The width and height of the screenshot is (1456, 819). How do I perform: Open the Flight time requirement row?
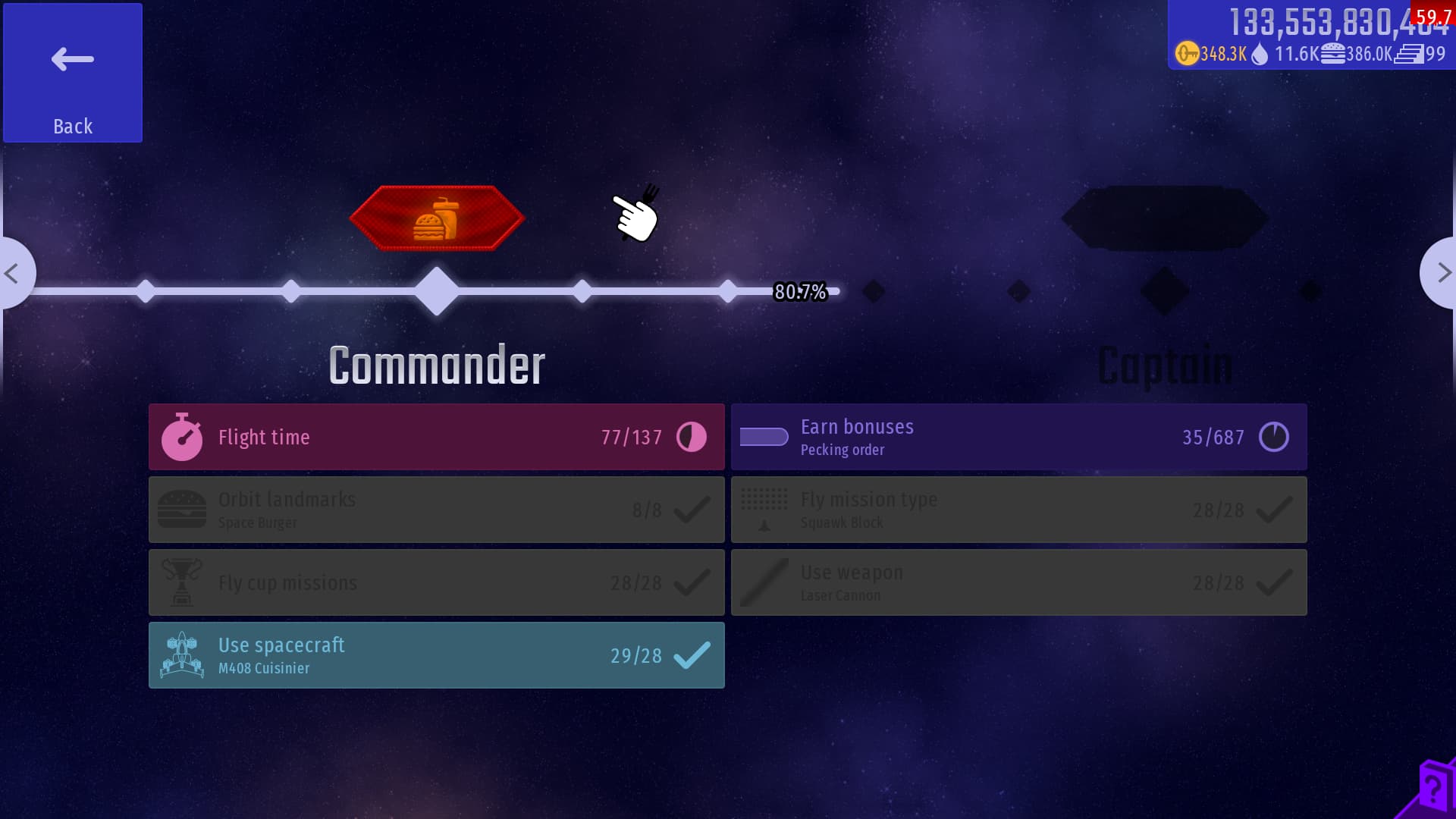(x=437, y=437)
